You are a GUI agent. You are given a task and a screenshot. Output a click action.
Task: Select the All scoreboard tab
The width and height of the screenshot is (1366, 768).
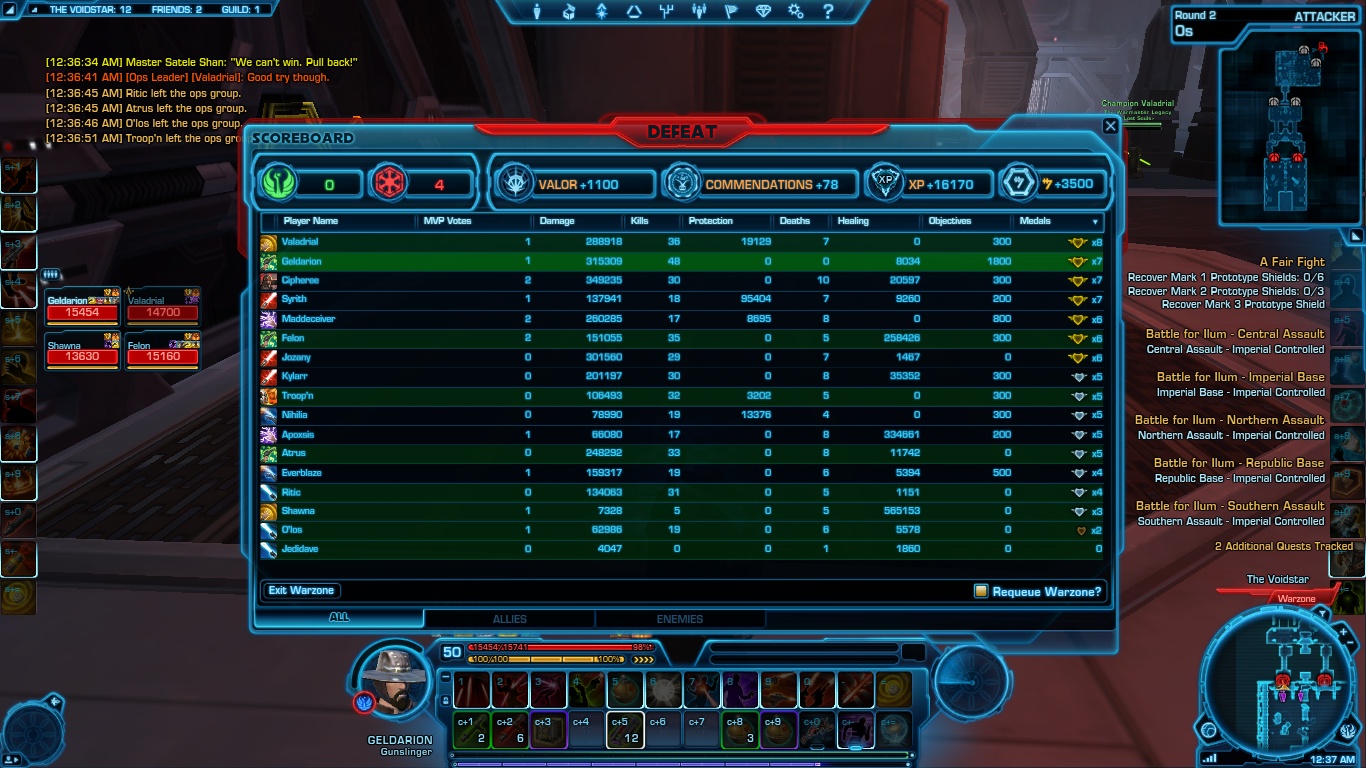[339, 618]
